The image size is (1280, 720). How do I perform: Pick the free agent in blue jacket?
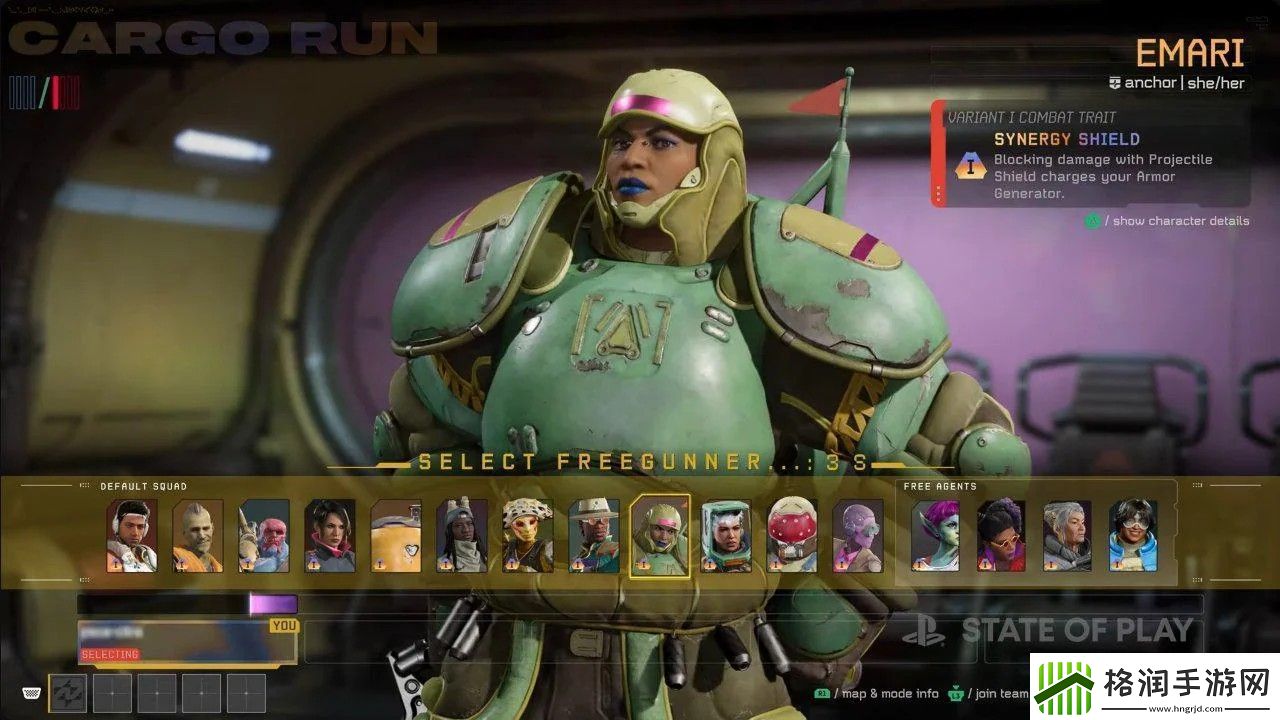pos(1133,536)
